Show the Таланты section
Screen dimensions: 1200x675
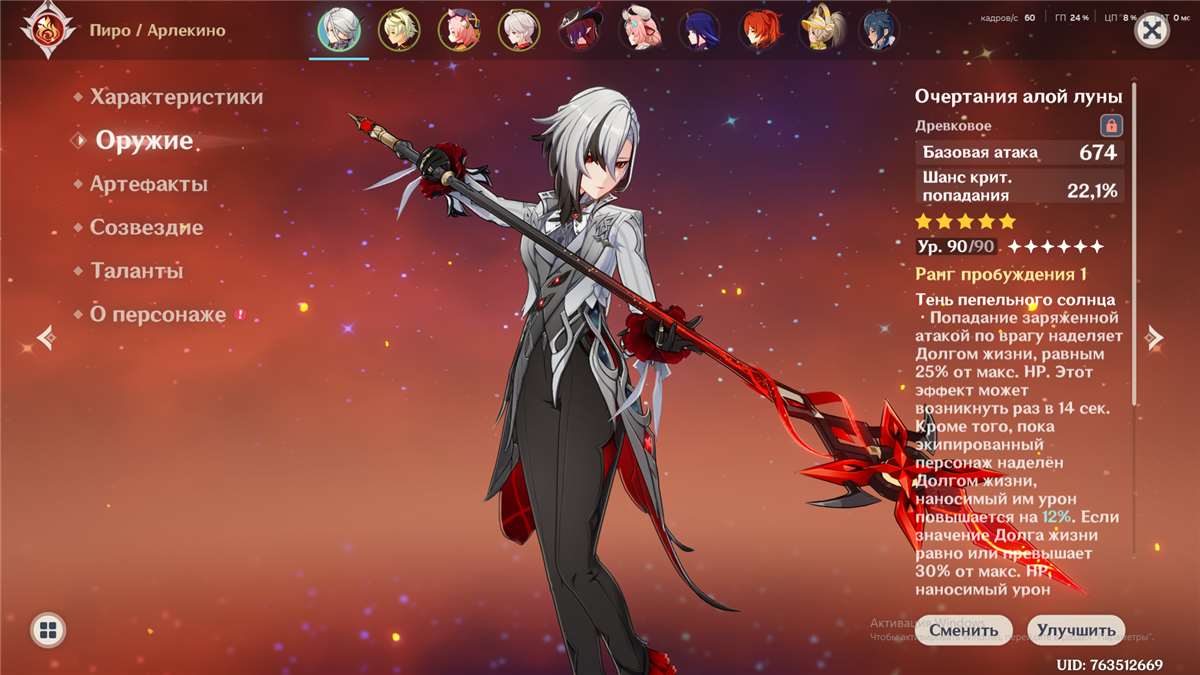click(136, 271)
